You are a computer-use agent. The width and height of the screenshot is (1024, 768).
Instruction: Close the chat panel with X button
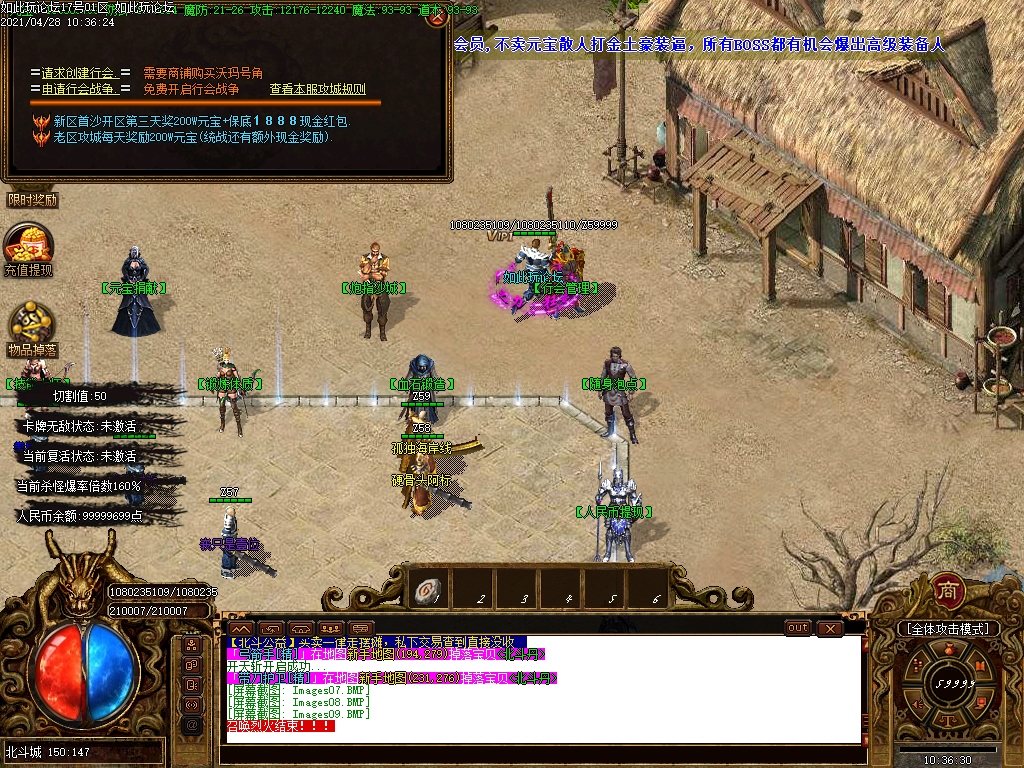point(830,628)
